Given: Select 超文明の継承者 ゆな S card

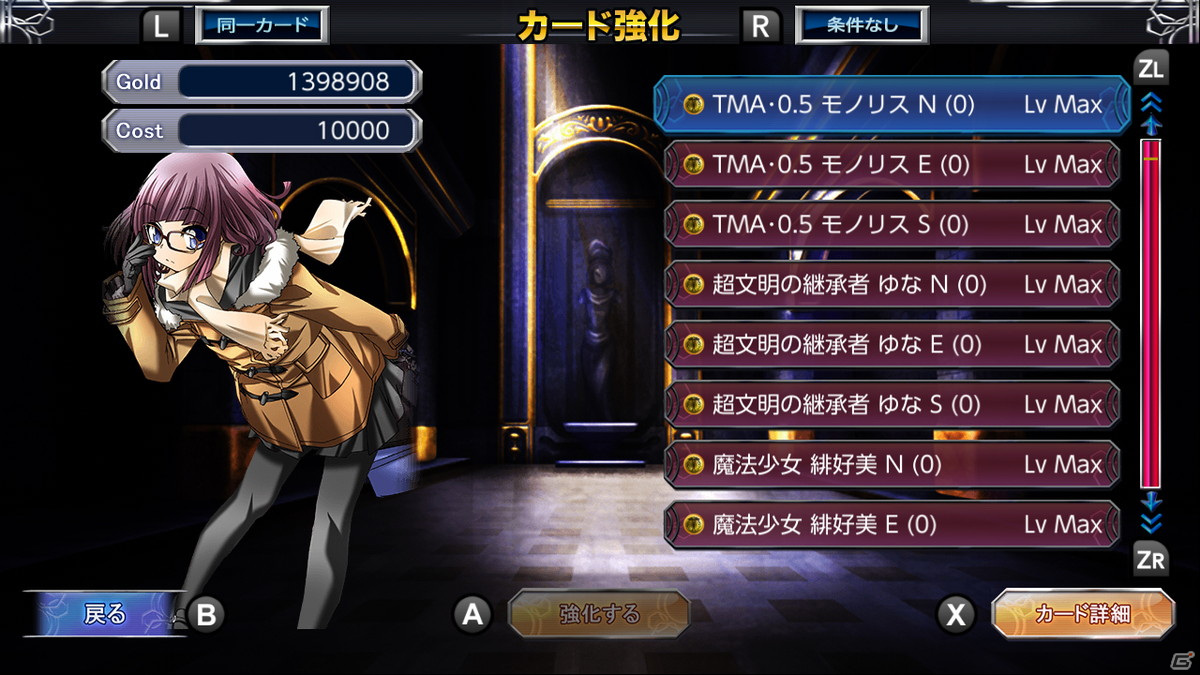Looking at the screenshot, I should click(x=890, y=405).
